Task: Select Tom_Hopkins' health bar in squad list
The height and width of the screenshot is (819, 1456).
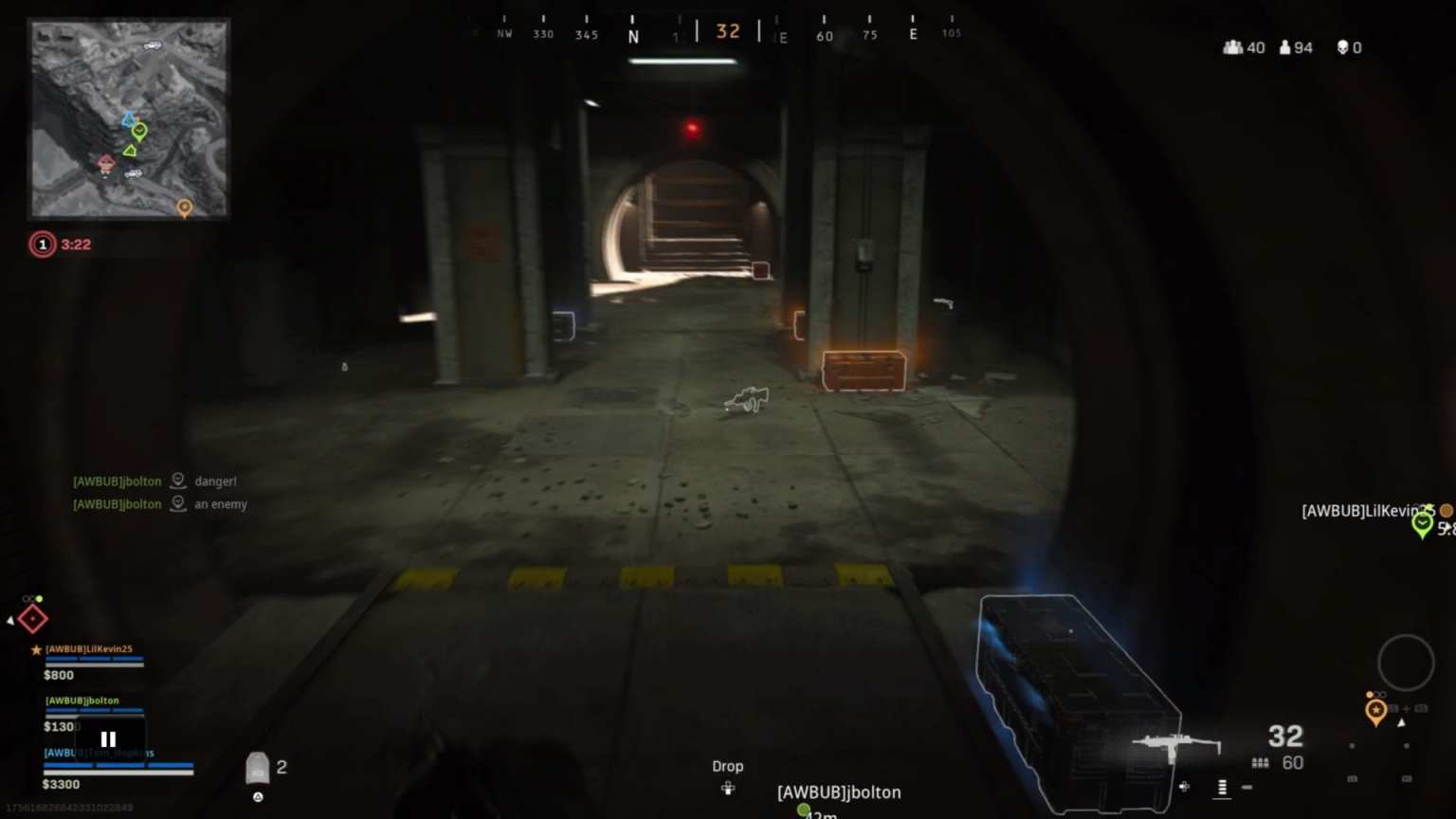Action: [117, 767]
